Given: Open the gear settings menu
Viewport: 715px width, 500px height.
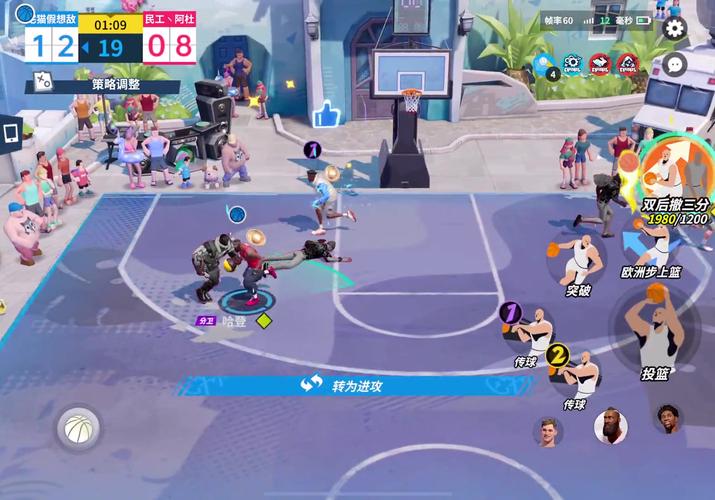Looking at the screenshot, I should [x=675, y=28].
